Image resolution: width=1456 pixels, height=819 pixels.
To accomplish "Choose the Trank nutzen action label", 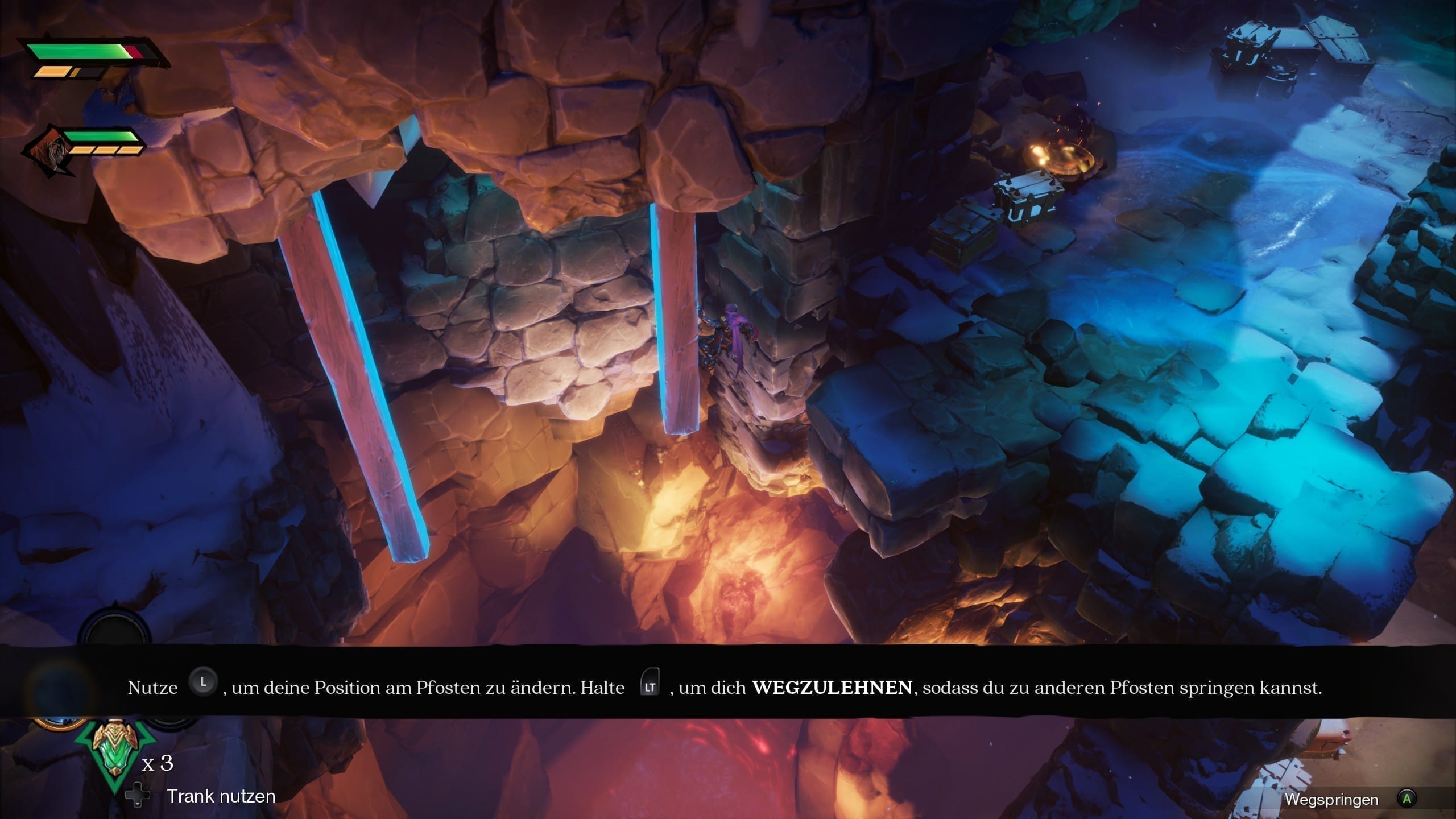I will (x=221, y=796).
